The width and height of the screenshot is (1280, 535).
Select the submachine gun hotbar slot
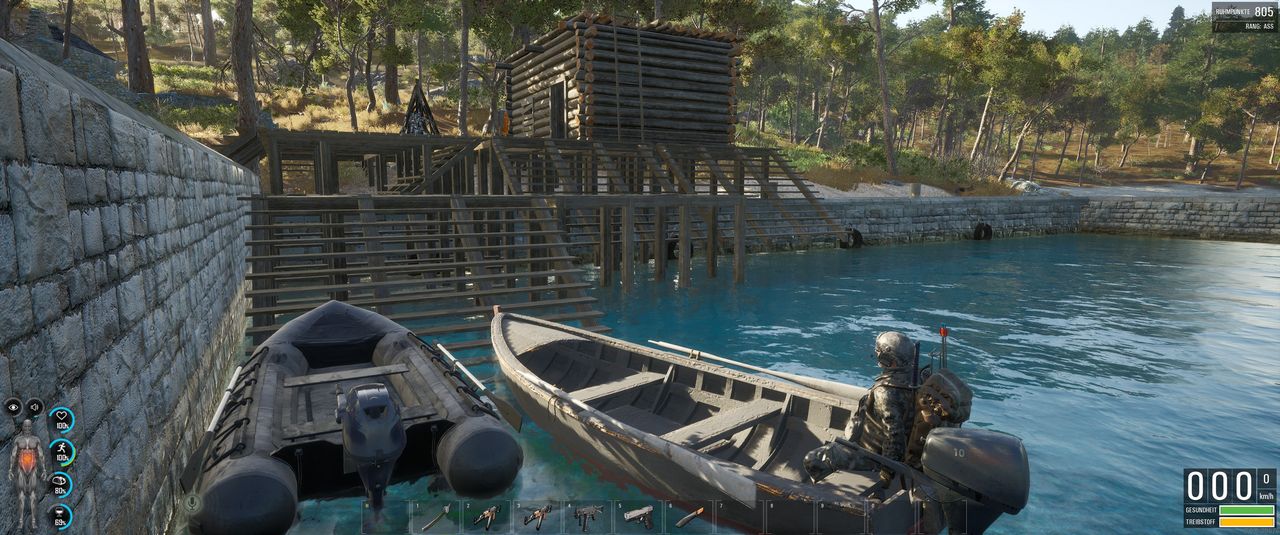coord(588,517)
